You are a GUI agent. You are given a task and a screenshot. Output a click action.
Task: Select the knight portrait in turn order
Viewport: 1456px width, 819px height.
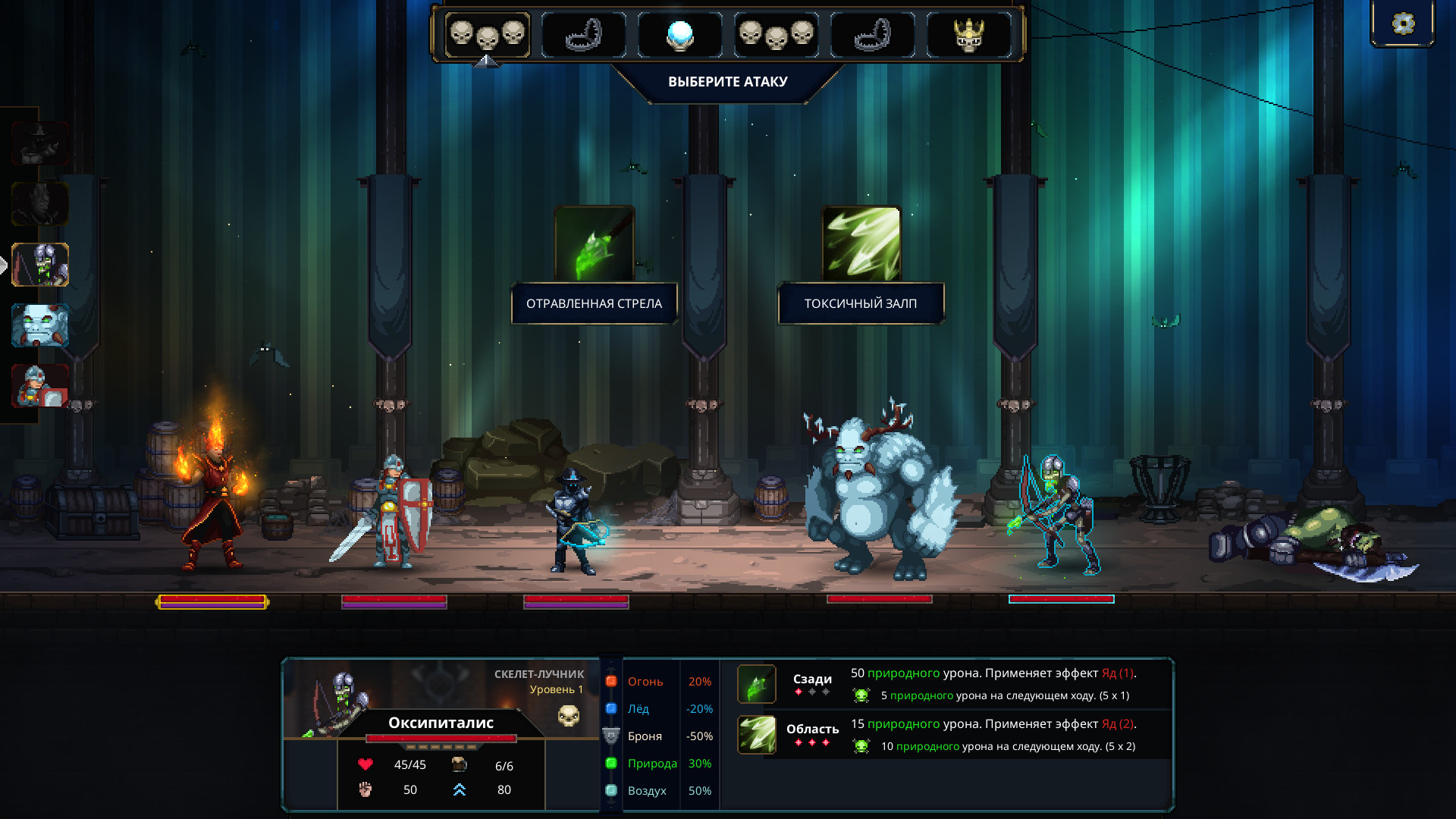(41, 385)
